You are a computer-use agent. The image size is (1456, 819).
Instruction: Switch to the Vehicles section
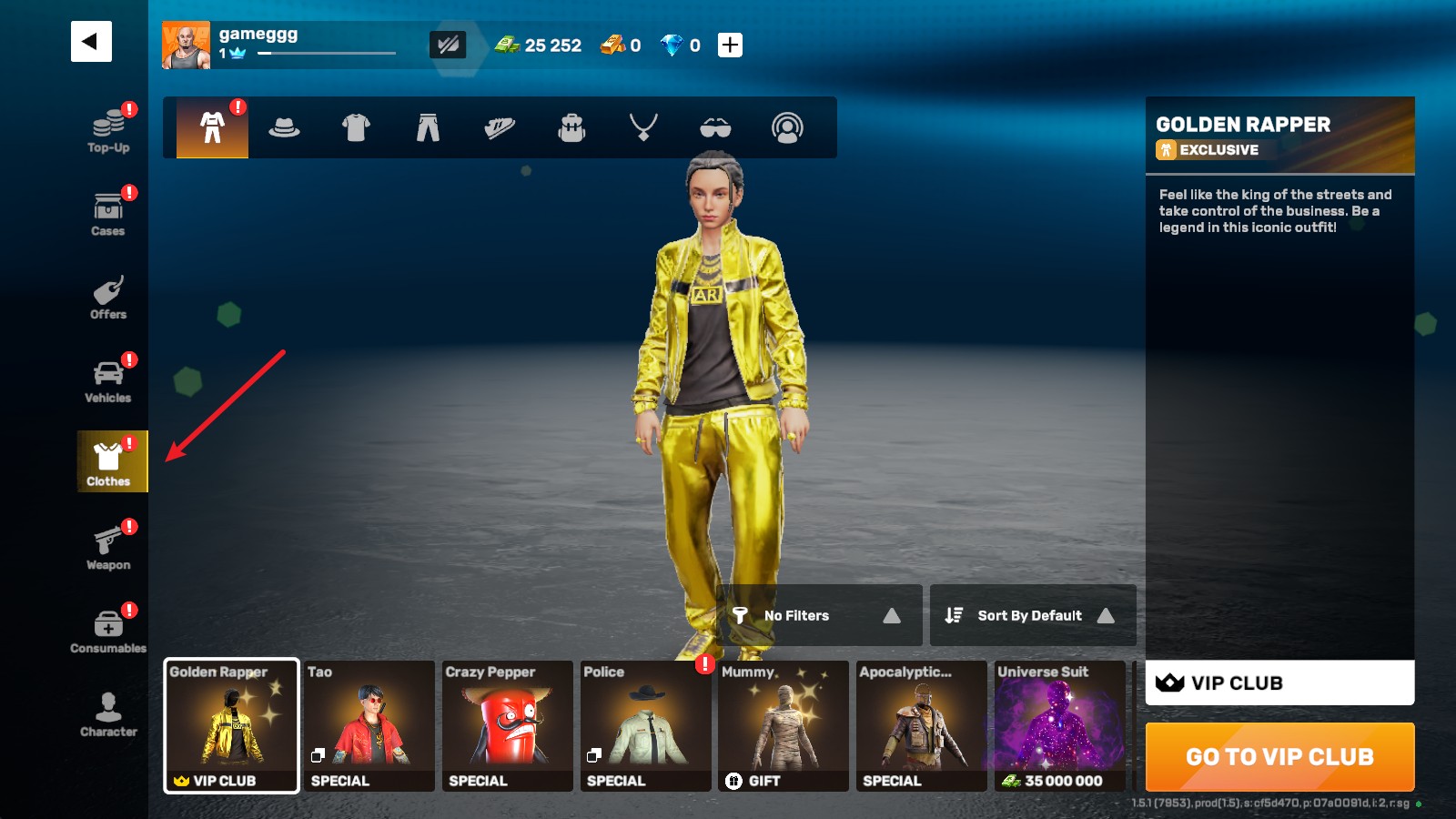108,380
